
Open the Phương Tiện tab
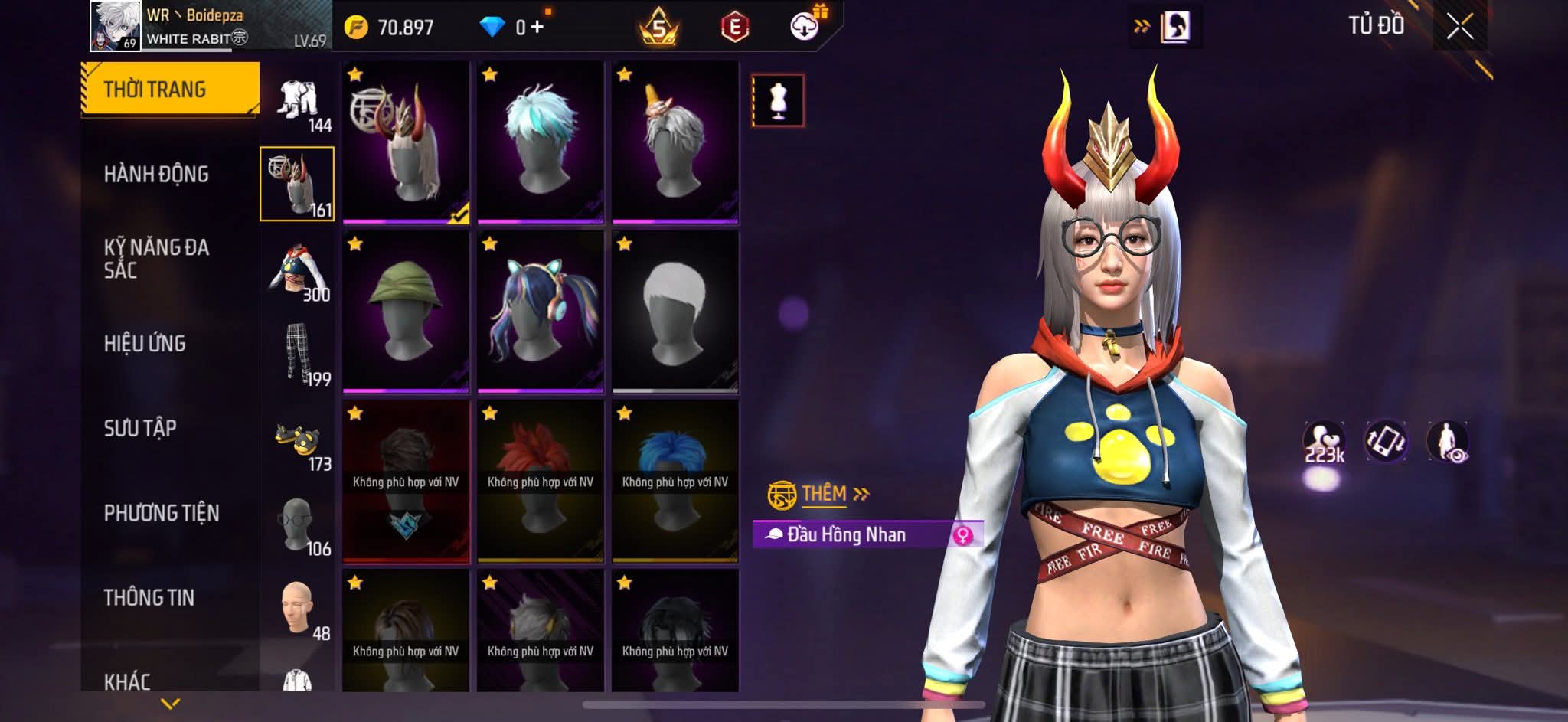pyautogui.click(x=162, y=513)
